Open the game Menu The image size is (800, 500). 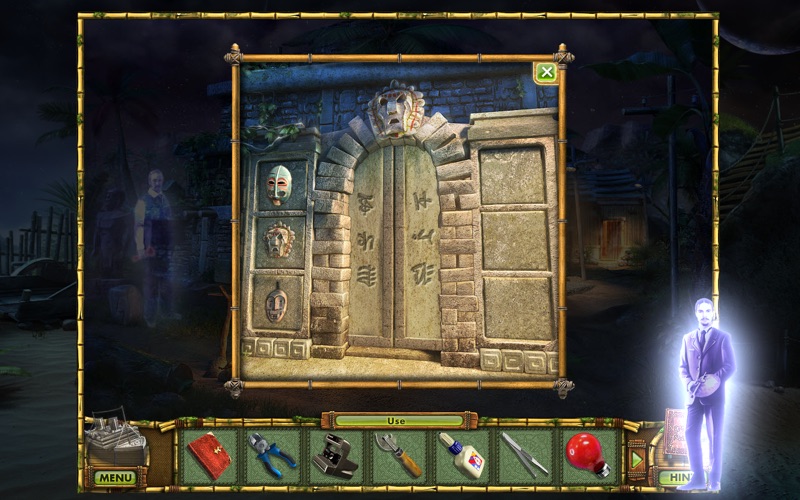pyautogui.click(x=115, y=478)
